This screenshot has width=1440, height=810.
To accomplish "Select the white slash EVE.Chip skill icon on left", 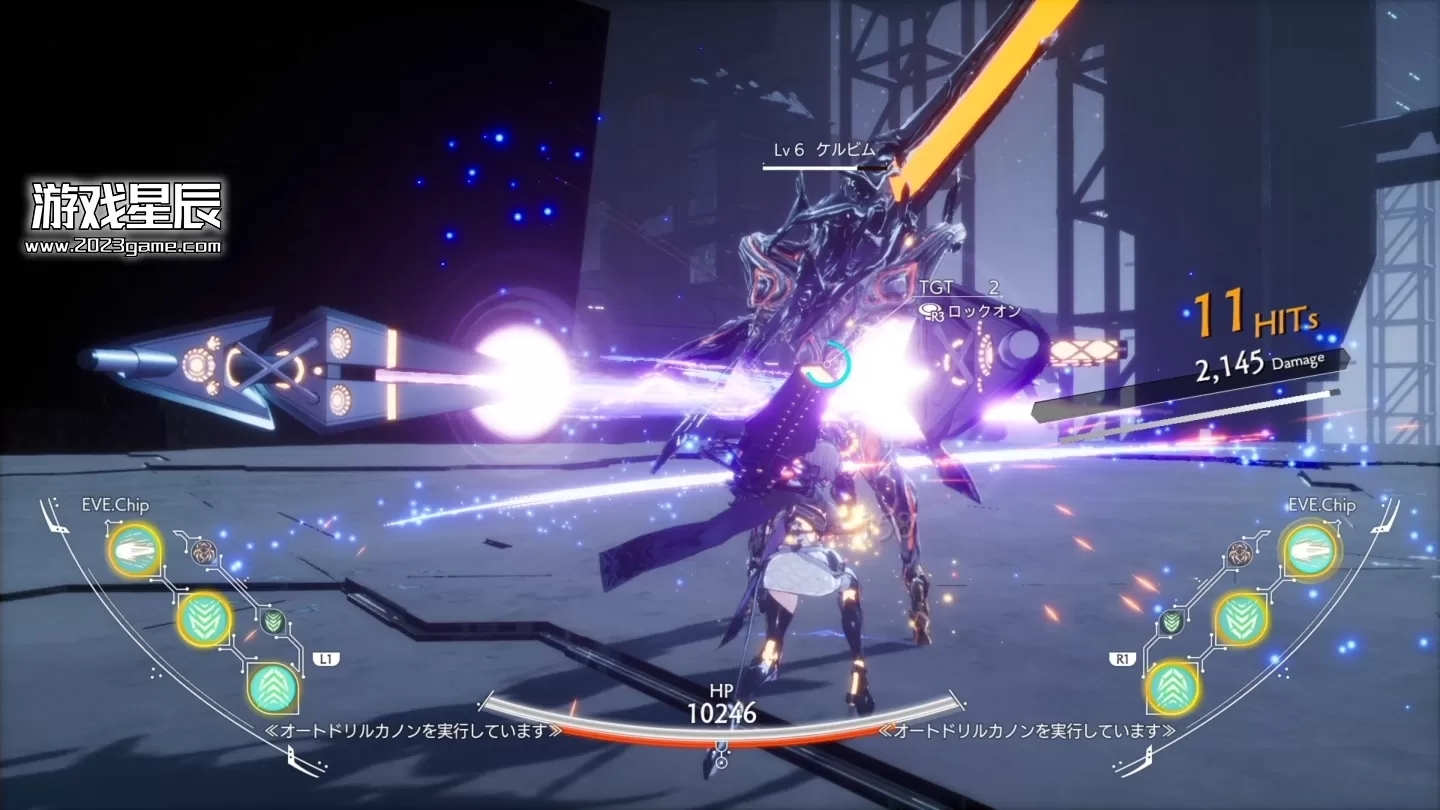I will click(135, 552).
